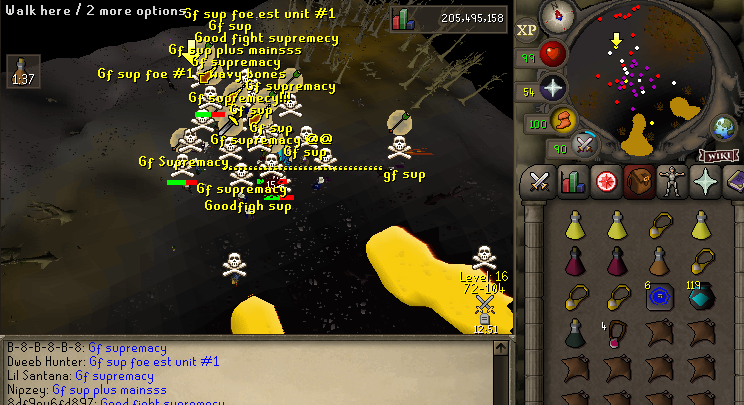Switch to the Skills tab

(x=574, y=182)
